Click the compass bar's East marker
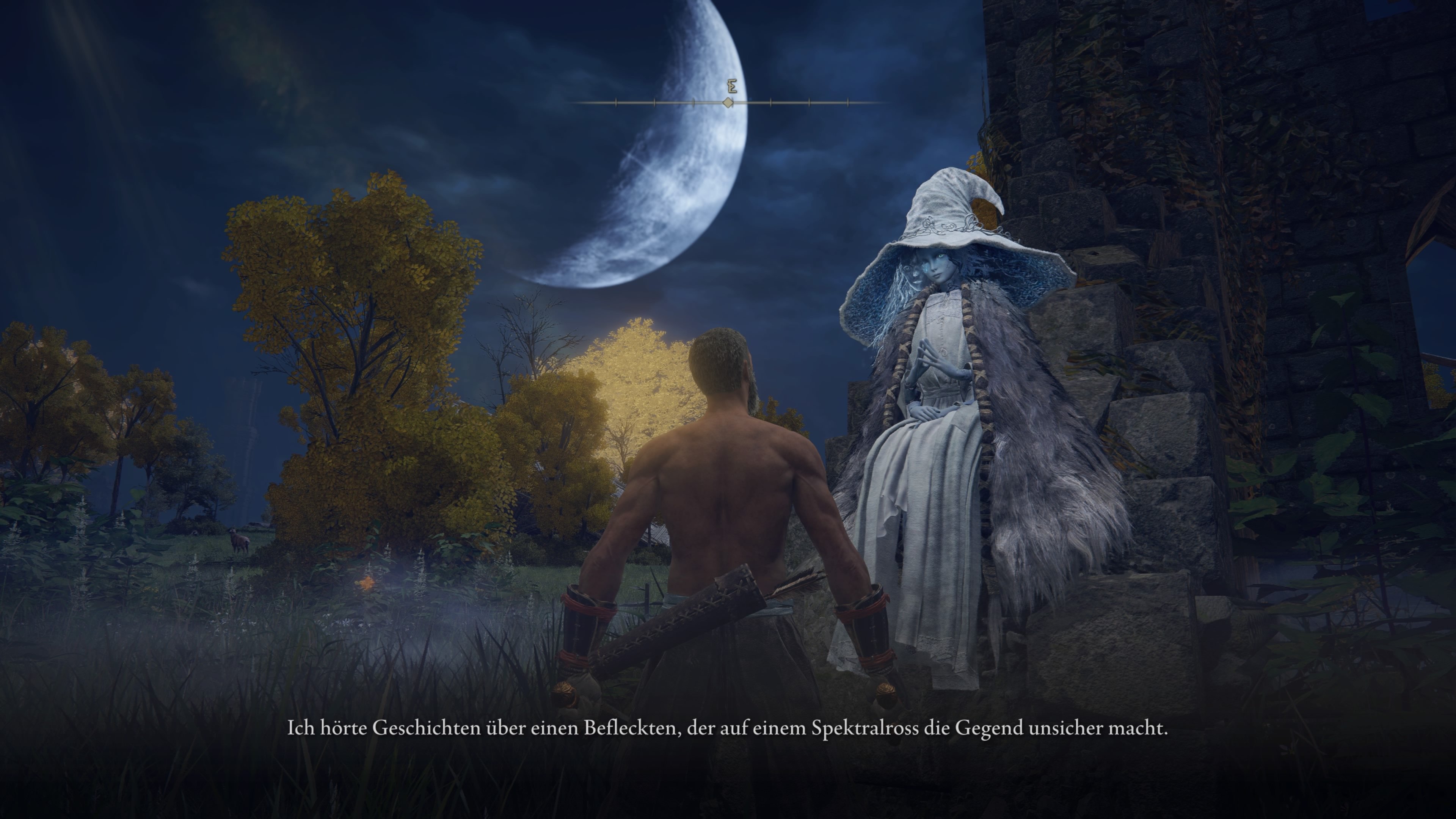The image size is (1456, 819). (x=732, y=88)
